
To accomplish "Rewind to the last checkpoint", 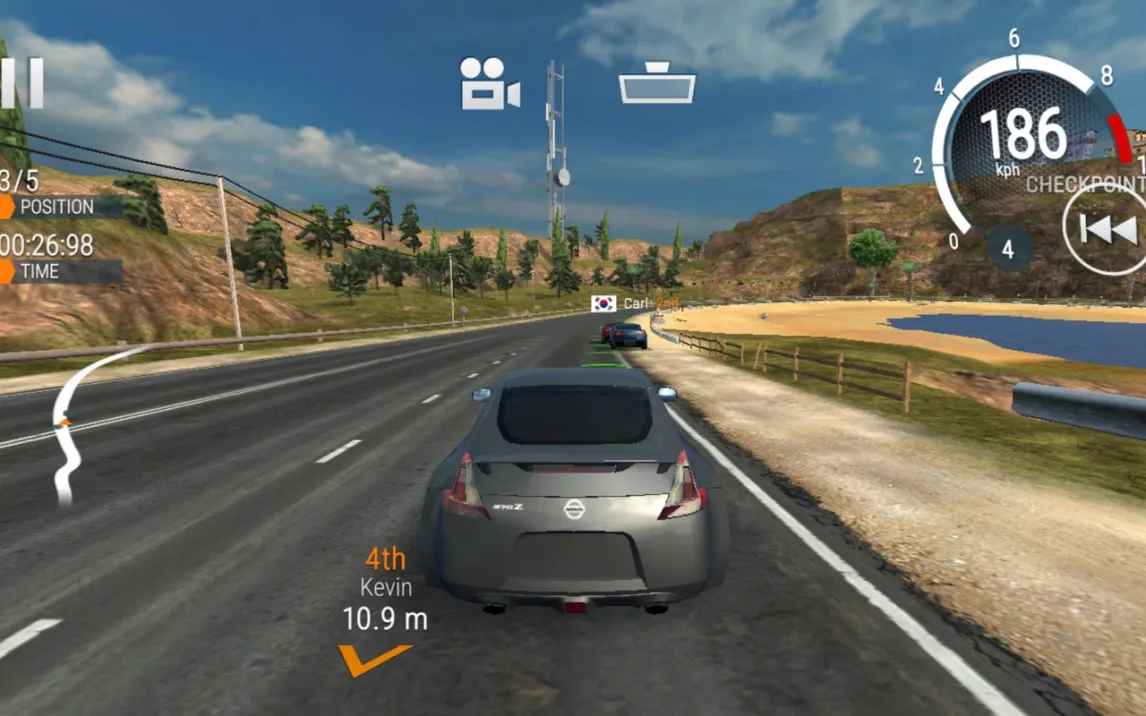I will (x=1107, y=230).
